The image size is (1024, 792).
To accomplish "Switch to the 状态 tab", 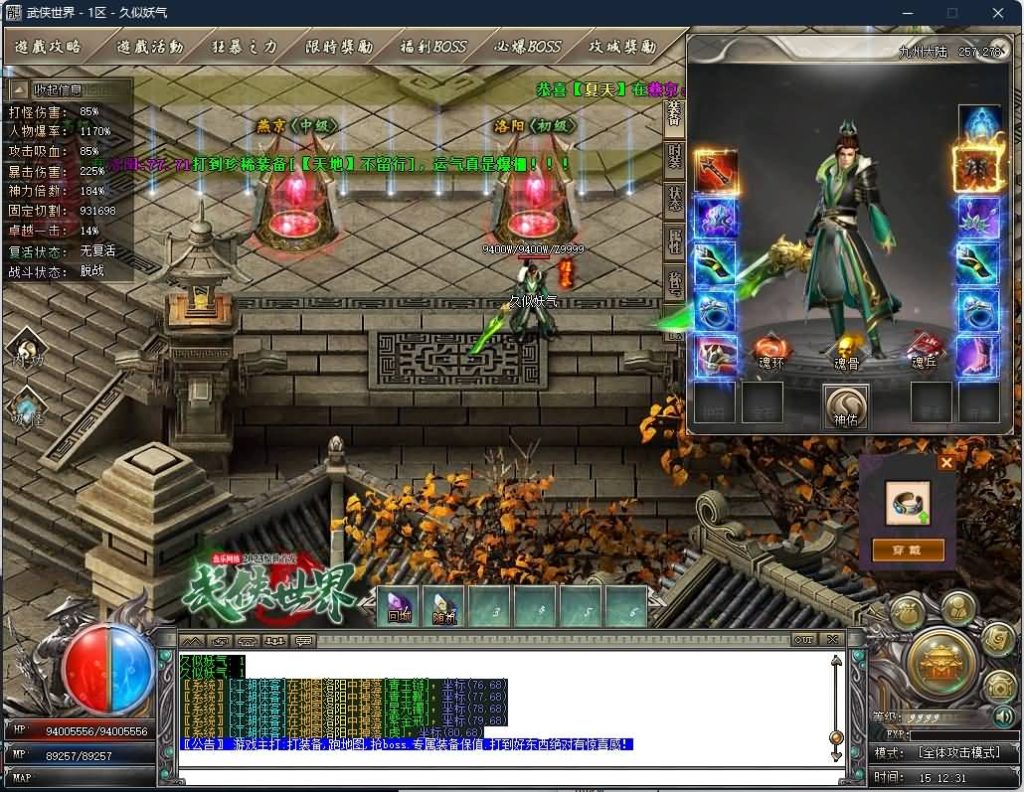I will [675, 197].
